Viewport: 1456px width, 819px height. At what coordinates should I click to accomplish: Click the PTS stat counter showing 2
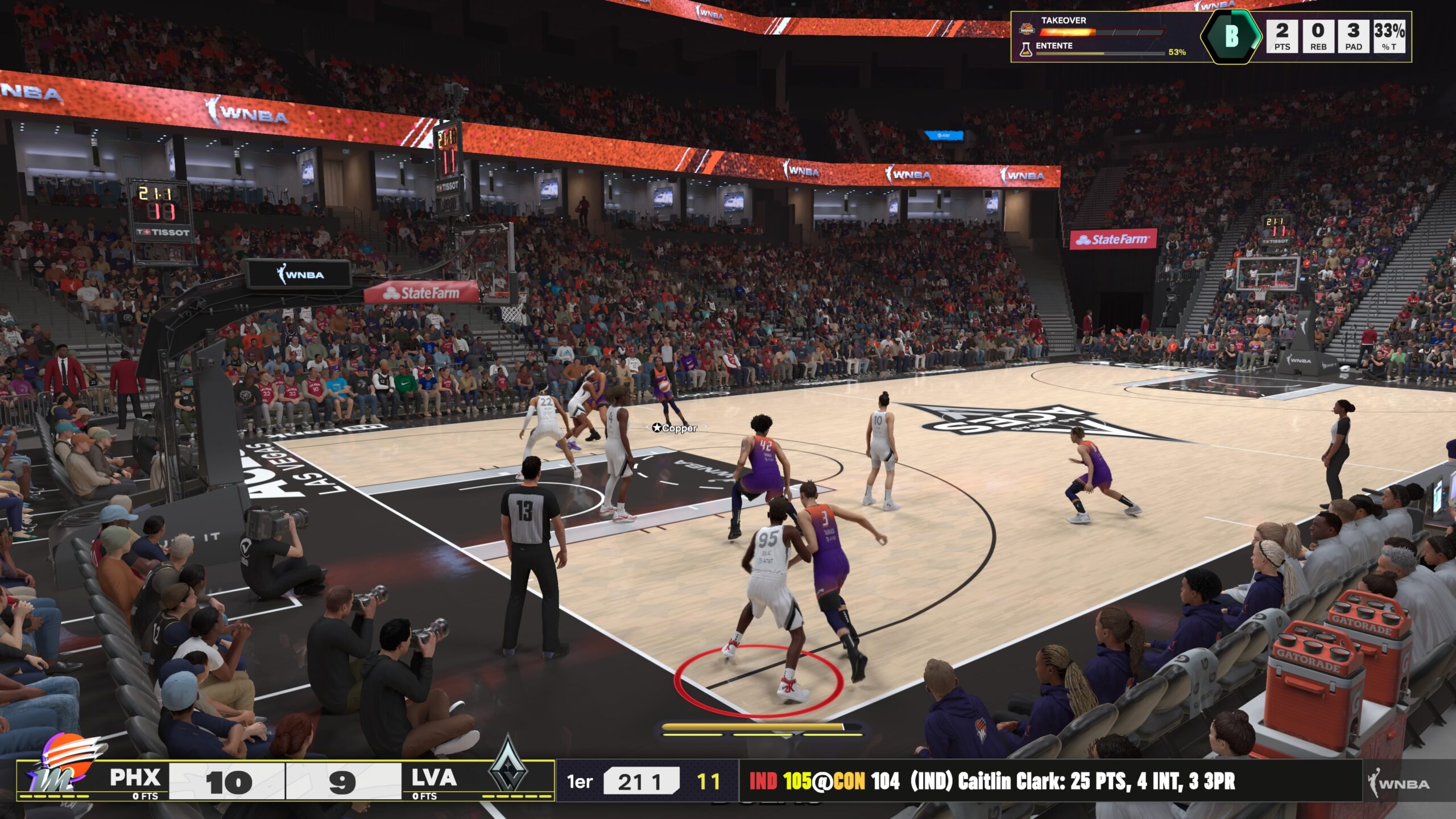click(1284, 35)
